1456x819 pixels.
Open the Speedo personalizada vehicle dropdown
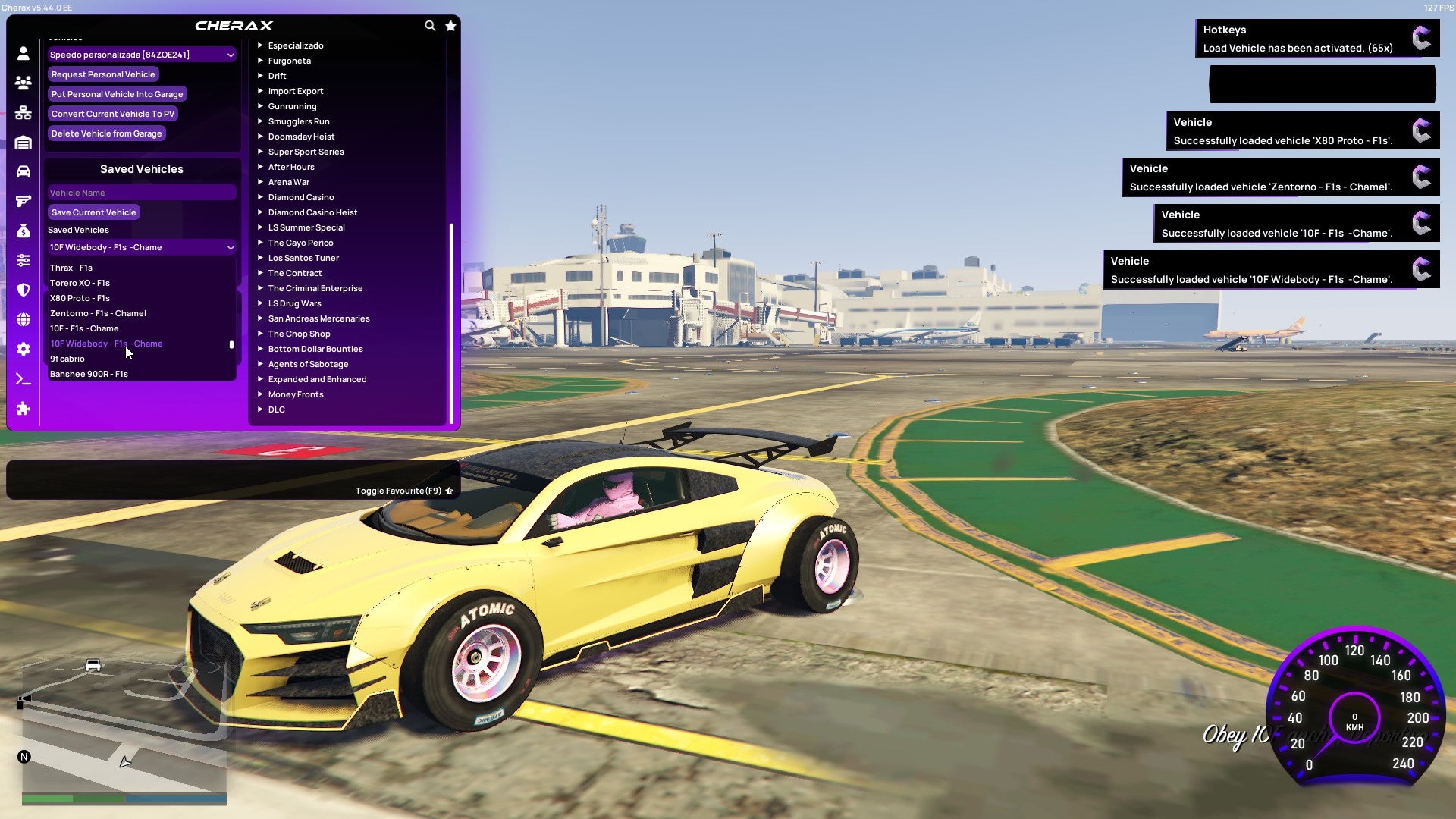(x=141, y=55)
